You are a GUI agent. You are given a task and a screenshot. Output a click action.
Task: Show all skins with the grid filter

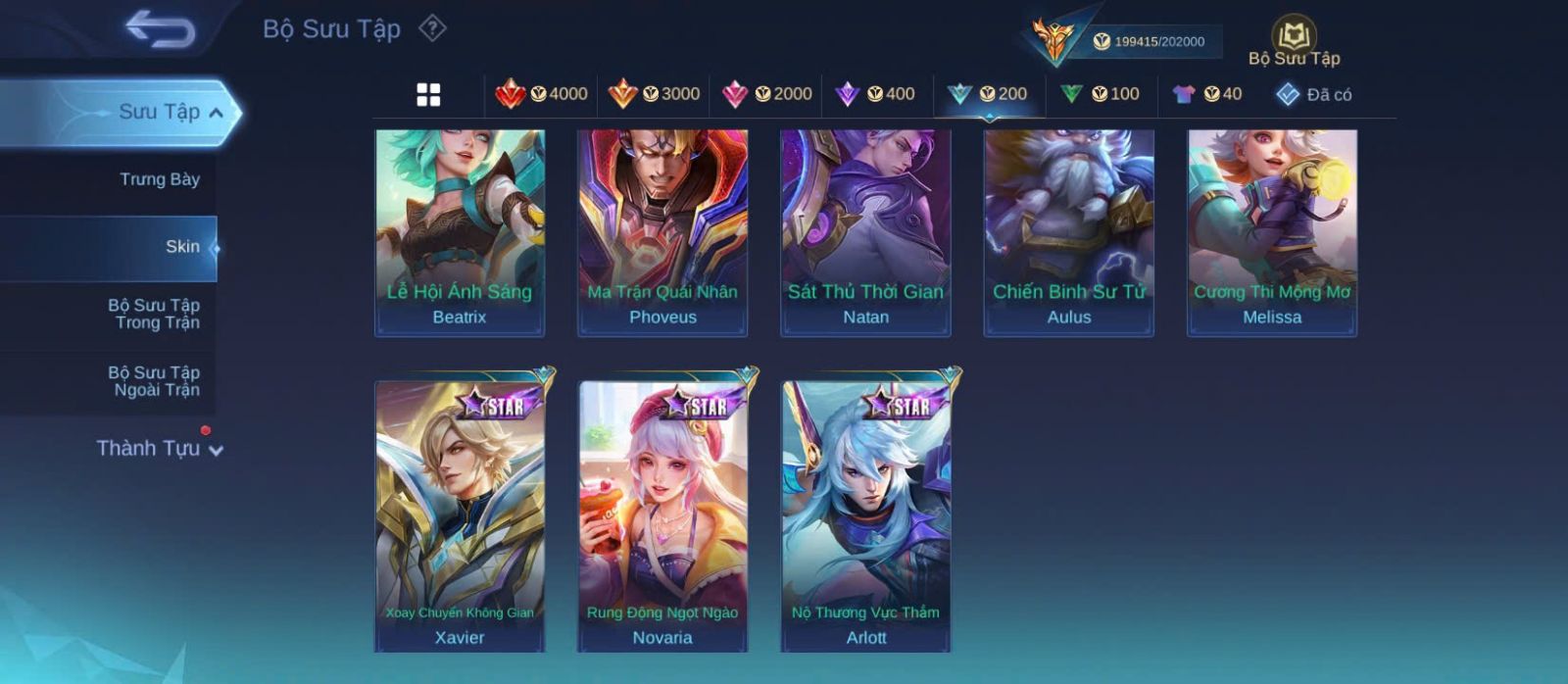[x=428, y=94]
